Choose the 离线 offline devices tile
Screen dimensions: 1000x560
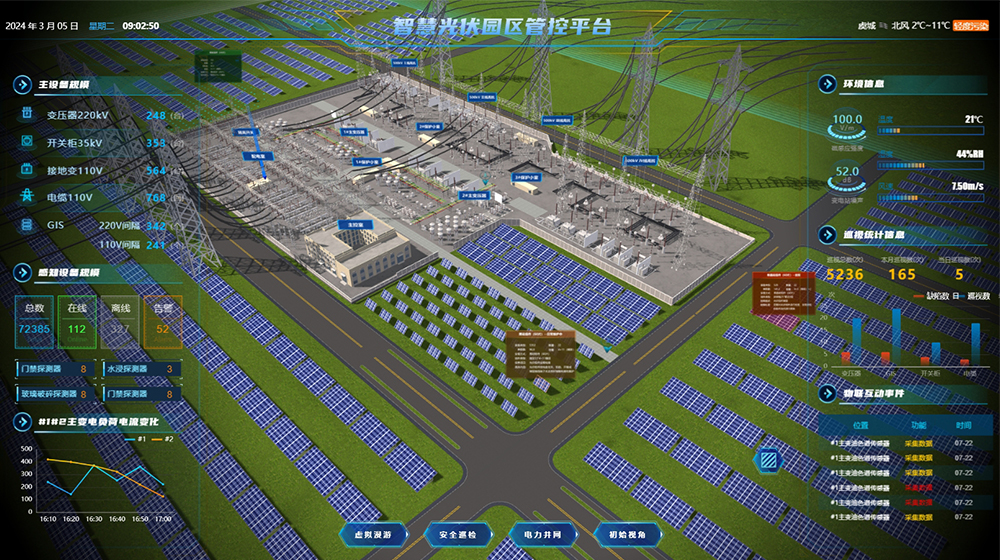pyautogui.click(x=120, y=322)
